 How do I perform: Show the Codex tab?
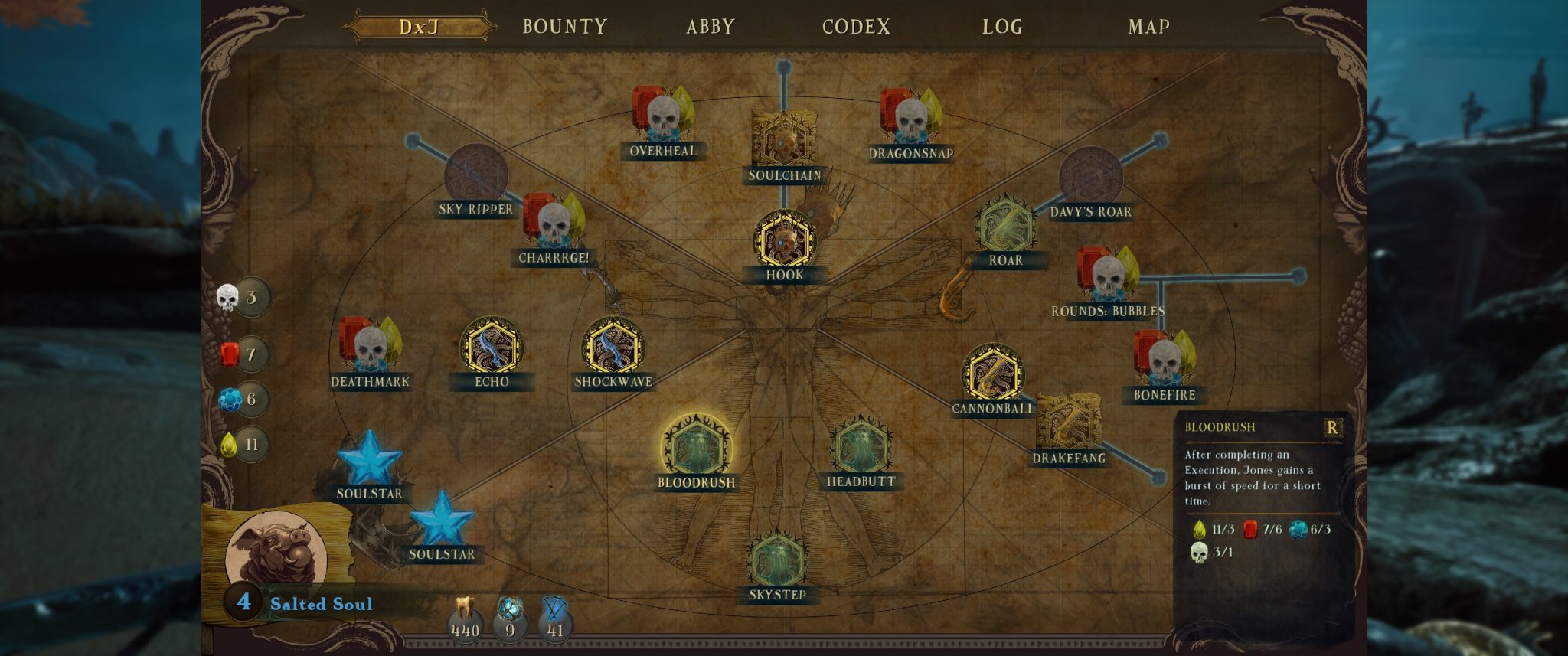[x=856, y=27]
